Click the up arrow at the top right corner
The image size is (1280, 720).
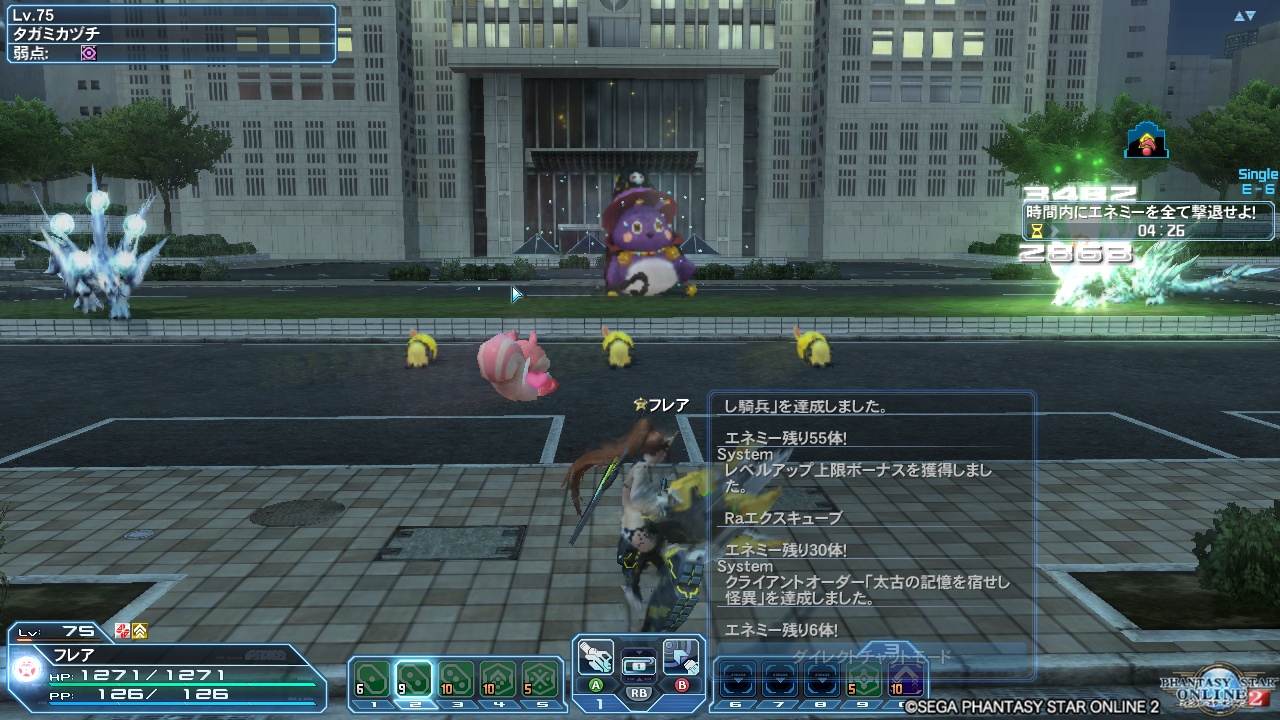pyautogui.click(x=1240, y=14)
